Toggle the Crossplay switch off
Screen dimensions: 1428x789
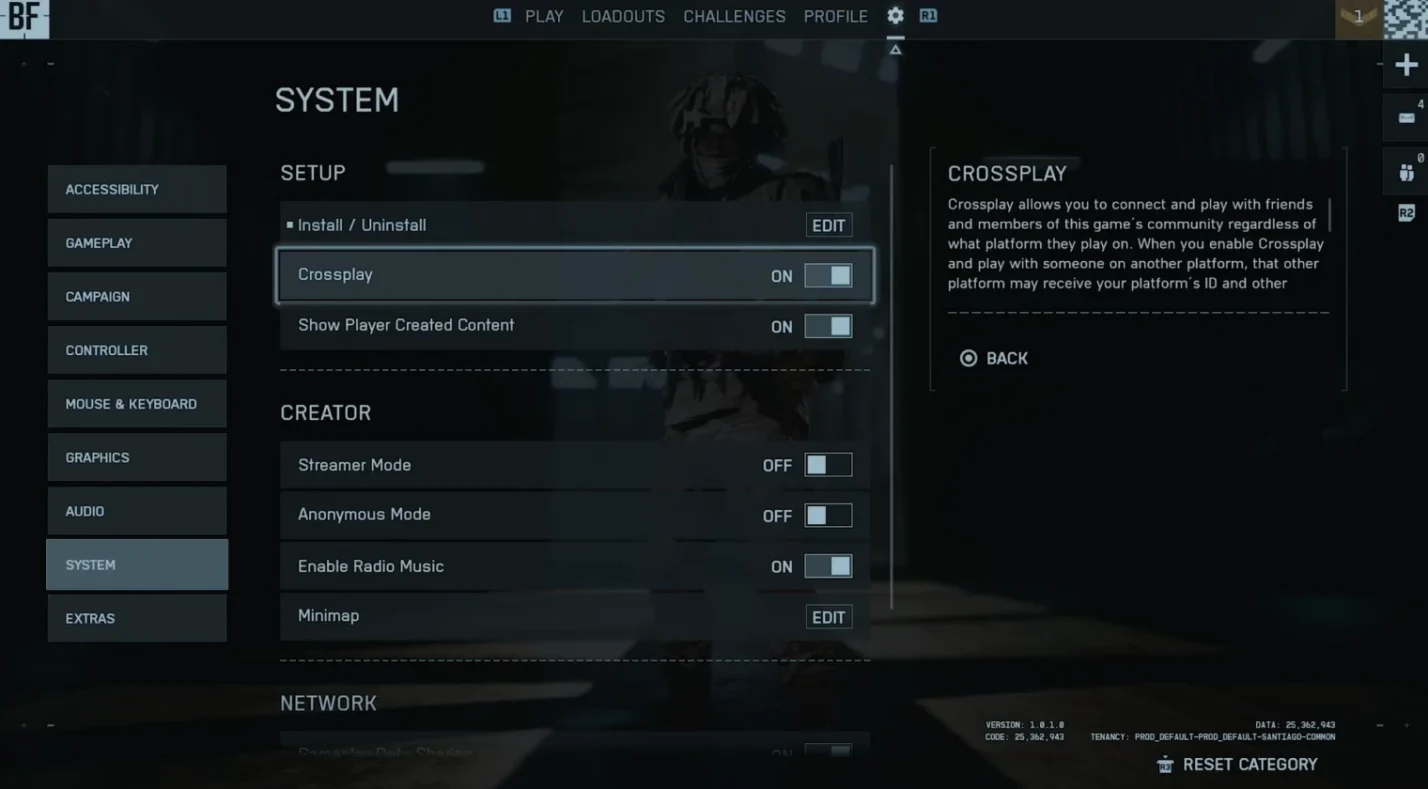coord(828,276)
